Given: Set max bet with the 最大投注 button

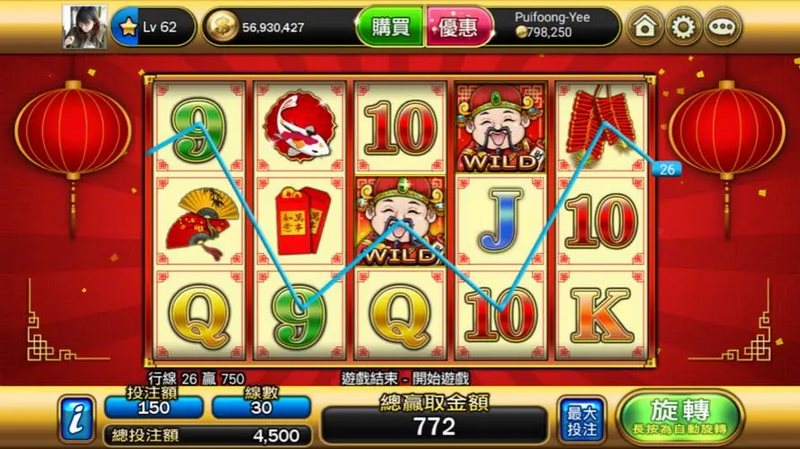Looking at the screenshot, I should click(x=581, y=418).
